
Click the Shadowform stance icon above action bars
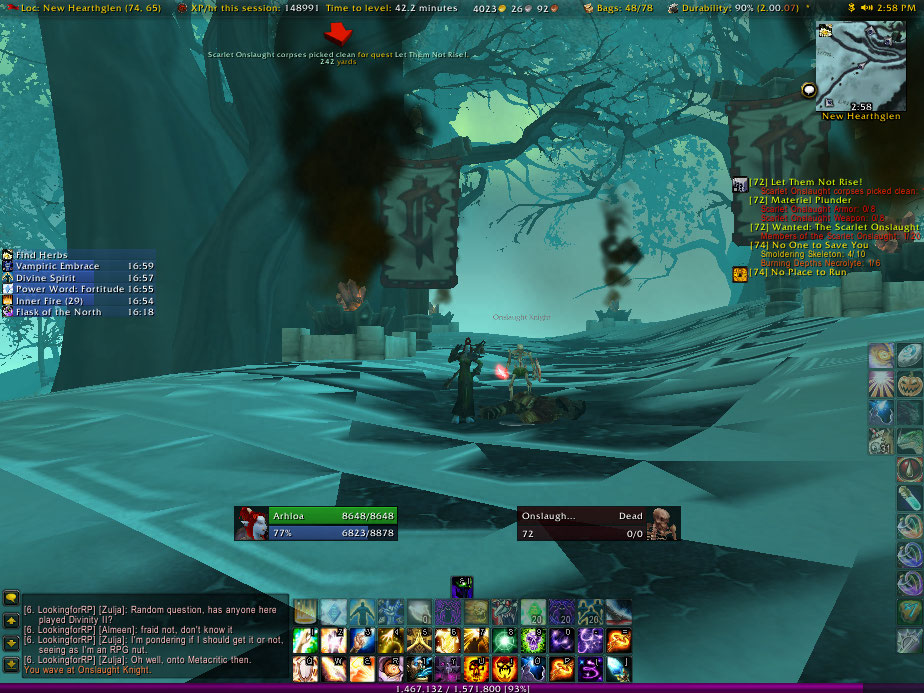tap(461, 586)
